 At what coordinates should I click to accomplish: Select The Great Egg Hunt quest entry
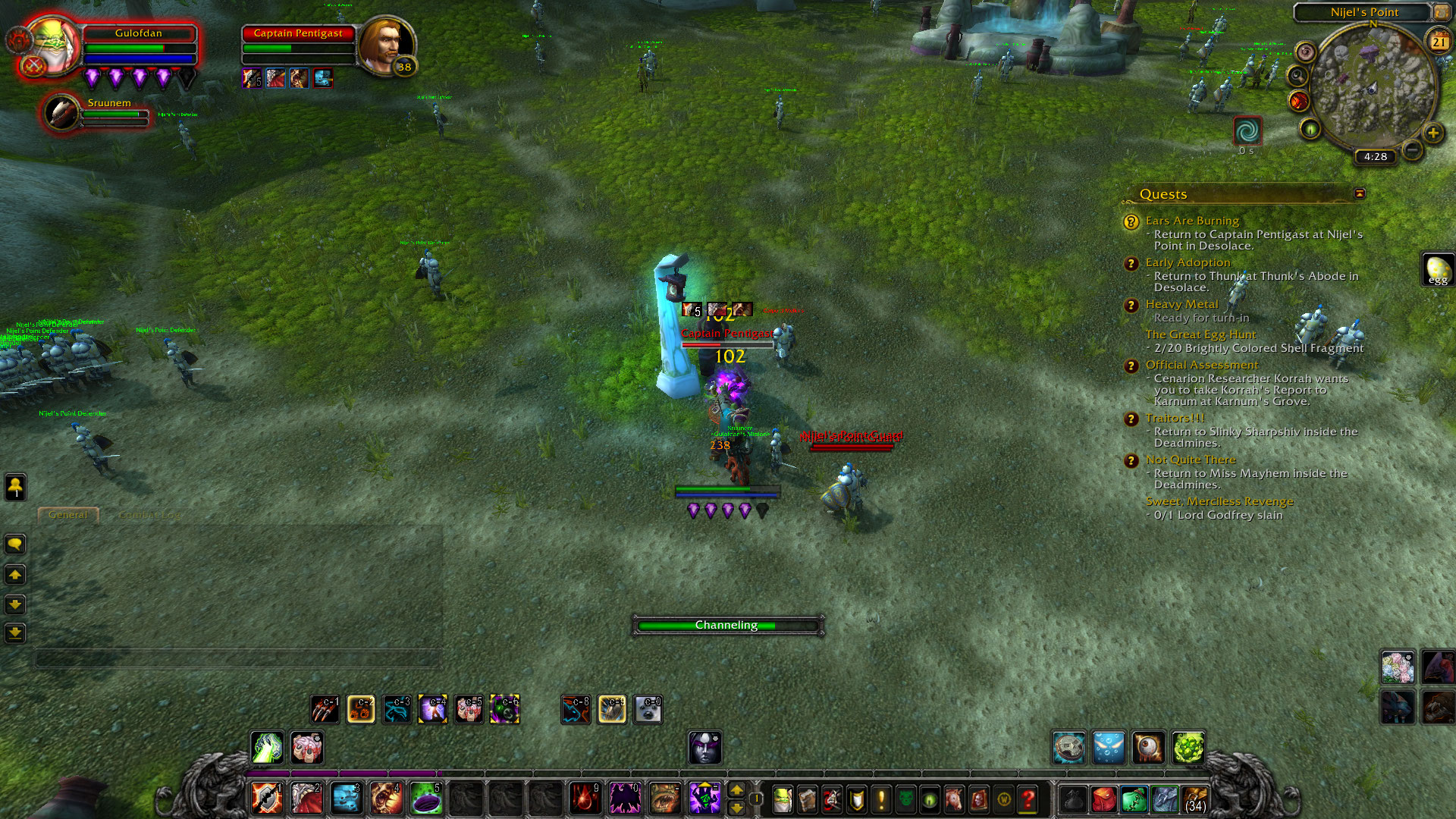point(1200,334)
